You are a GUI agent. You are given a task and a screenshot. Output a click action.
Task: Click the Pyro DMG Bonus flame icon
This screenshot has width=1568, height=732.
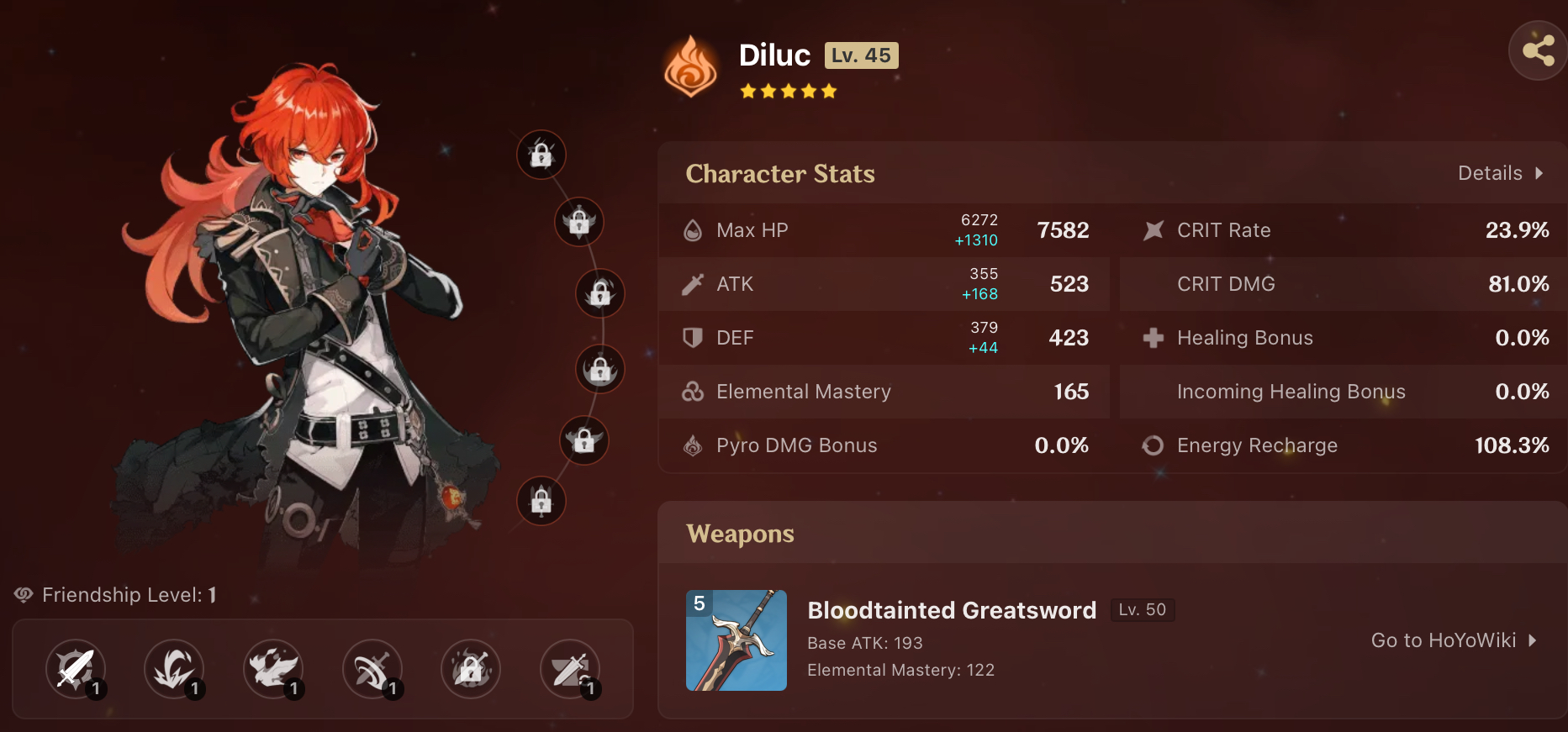692,445
